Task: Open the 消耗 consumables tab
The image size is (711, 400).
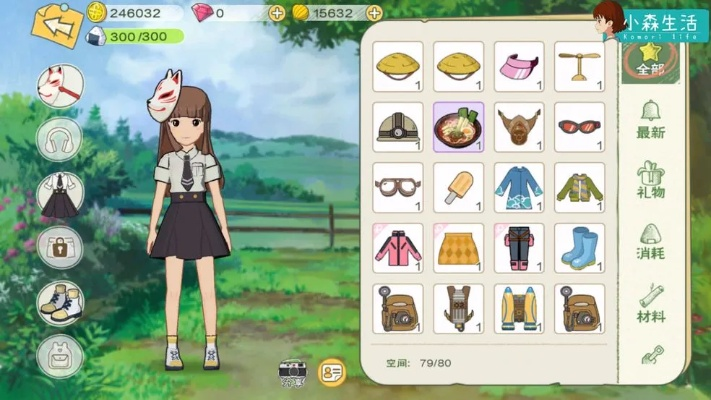Action: [651, 241]
